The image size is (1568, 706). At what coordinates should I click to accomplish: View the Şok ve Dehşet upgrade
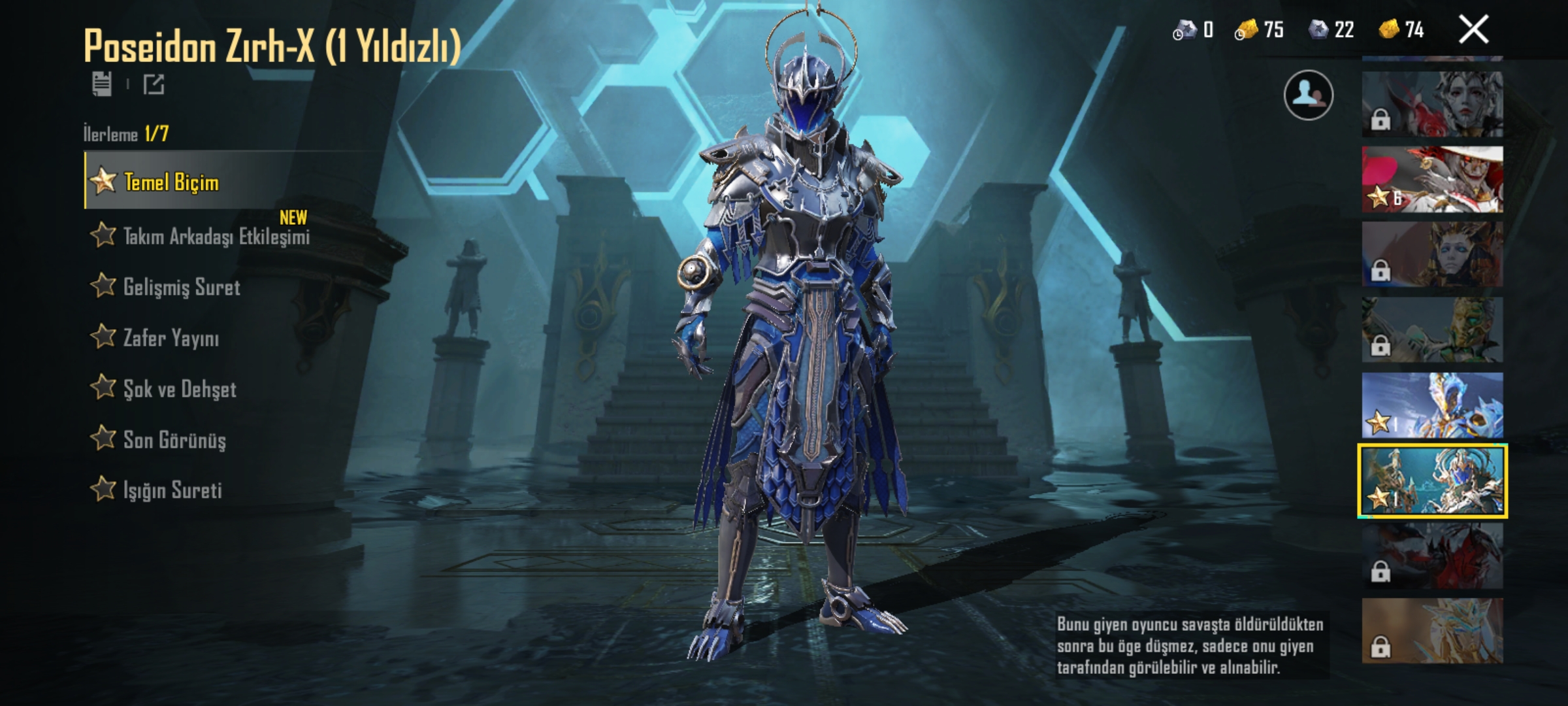tap(179, 389)
